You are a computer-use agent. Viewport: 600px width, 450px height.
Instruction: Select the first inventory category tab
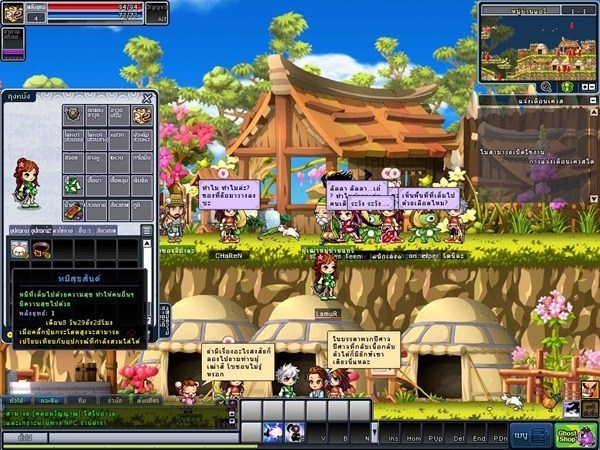[20, 230]
